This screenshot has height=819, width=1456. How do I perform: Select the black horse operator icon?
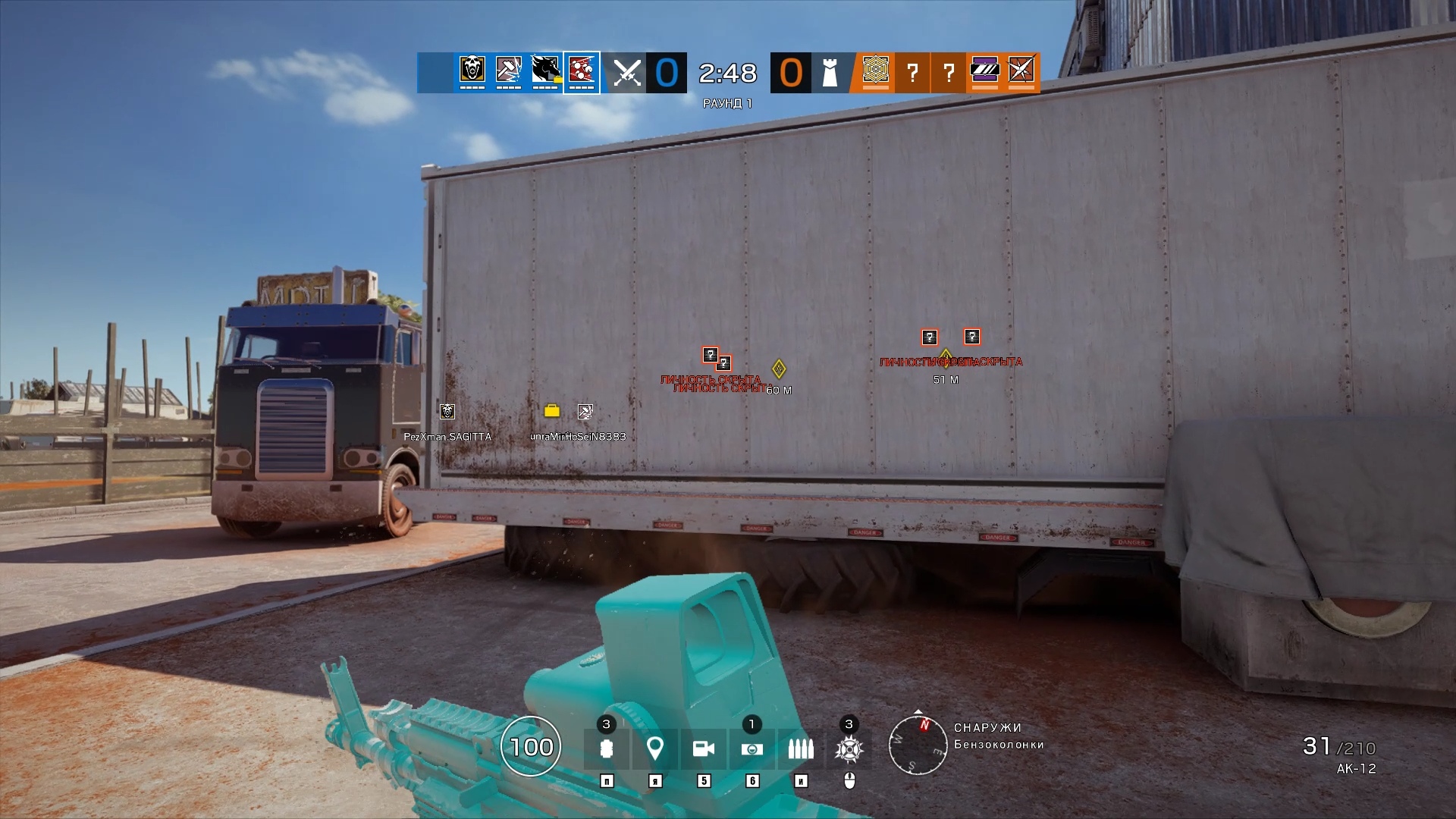pos(544,71)
